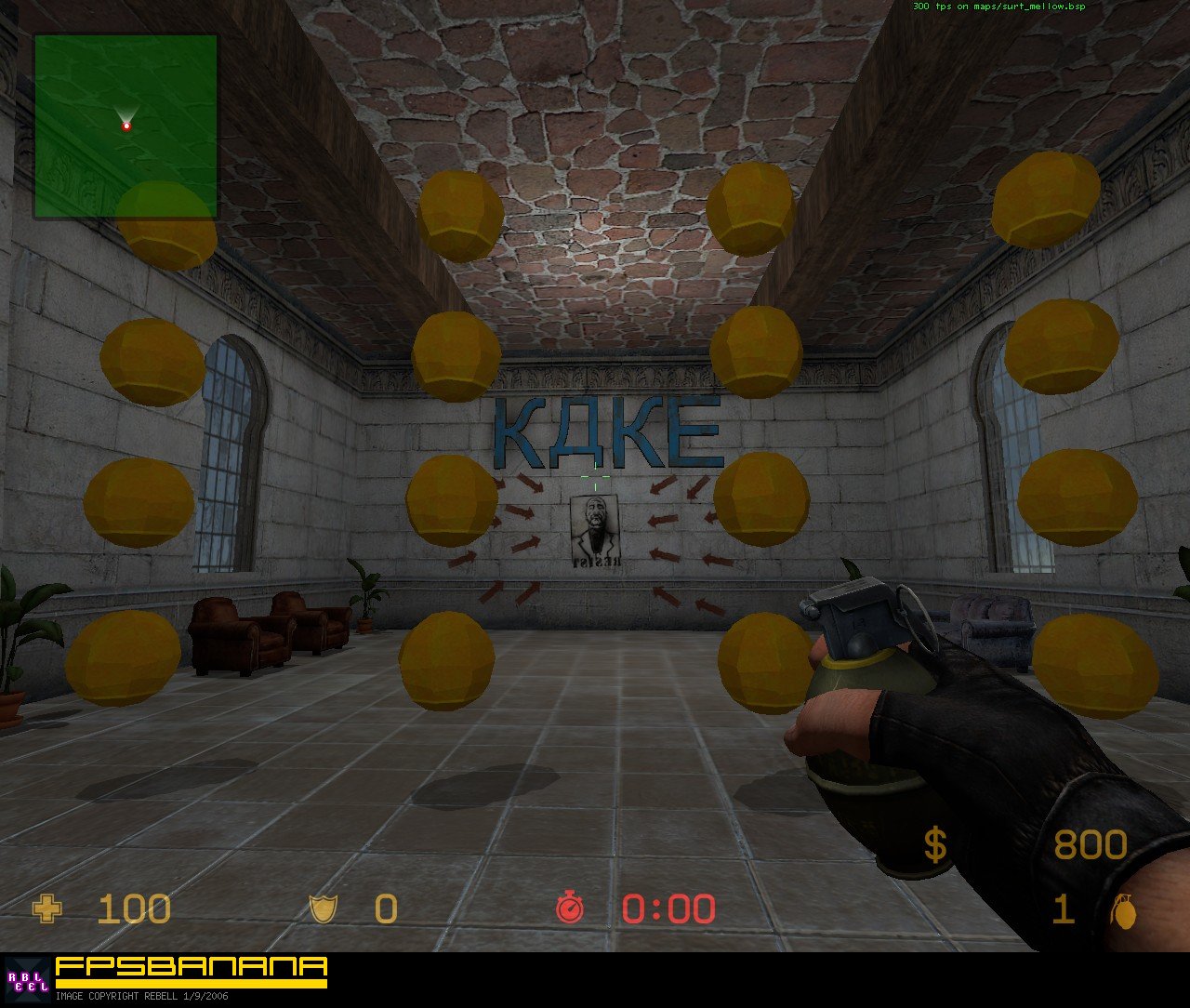Click the RBL EEL logo bottom left
Image resolution: width=1190 pixels, height=1008 pixels.
coord(31,977)
